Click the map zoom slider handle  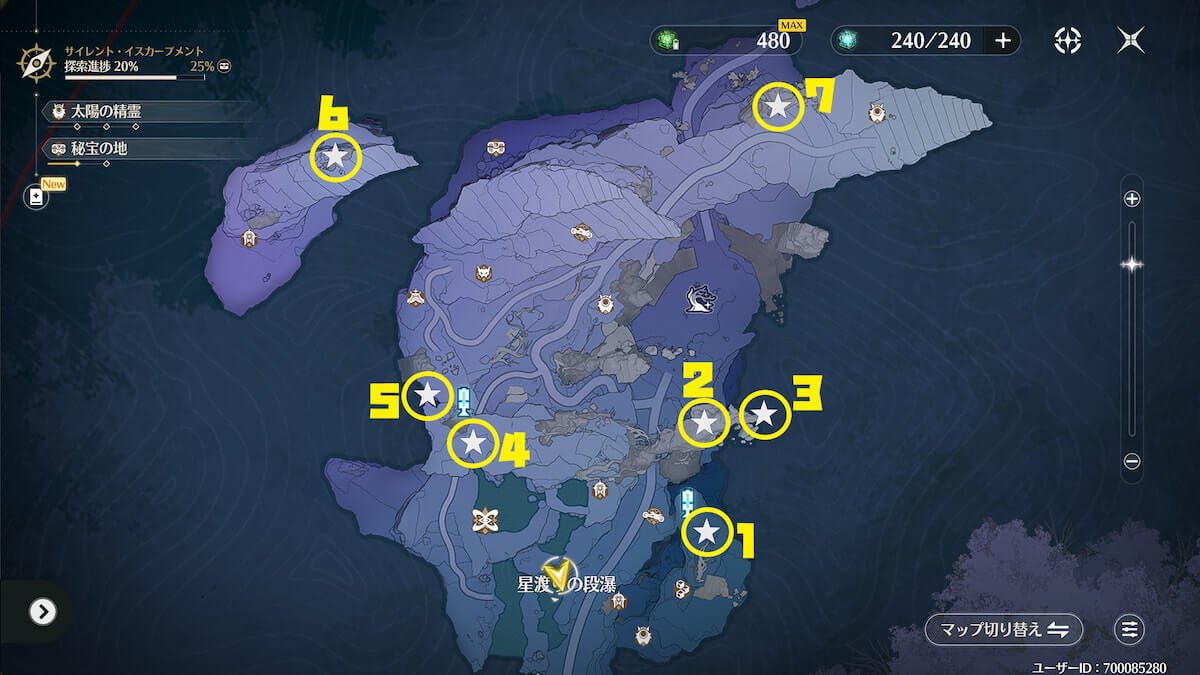pos(1132,265)
